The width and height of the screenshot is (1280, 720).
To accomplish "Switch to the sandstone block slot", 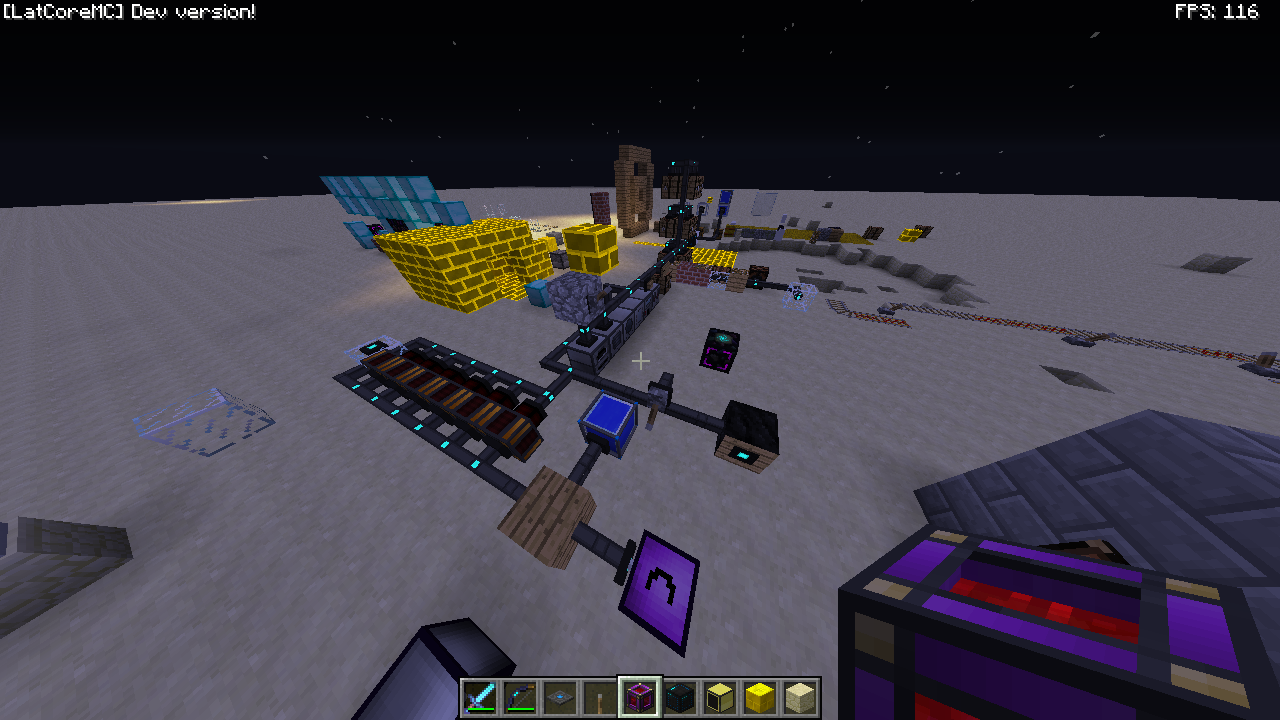I will pos(800,697).
